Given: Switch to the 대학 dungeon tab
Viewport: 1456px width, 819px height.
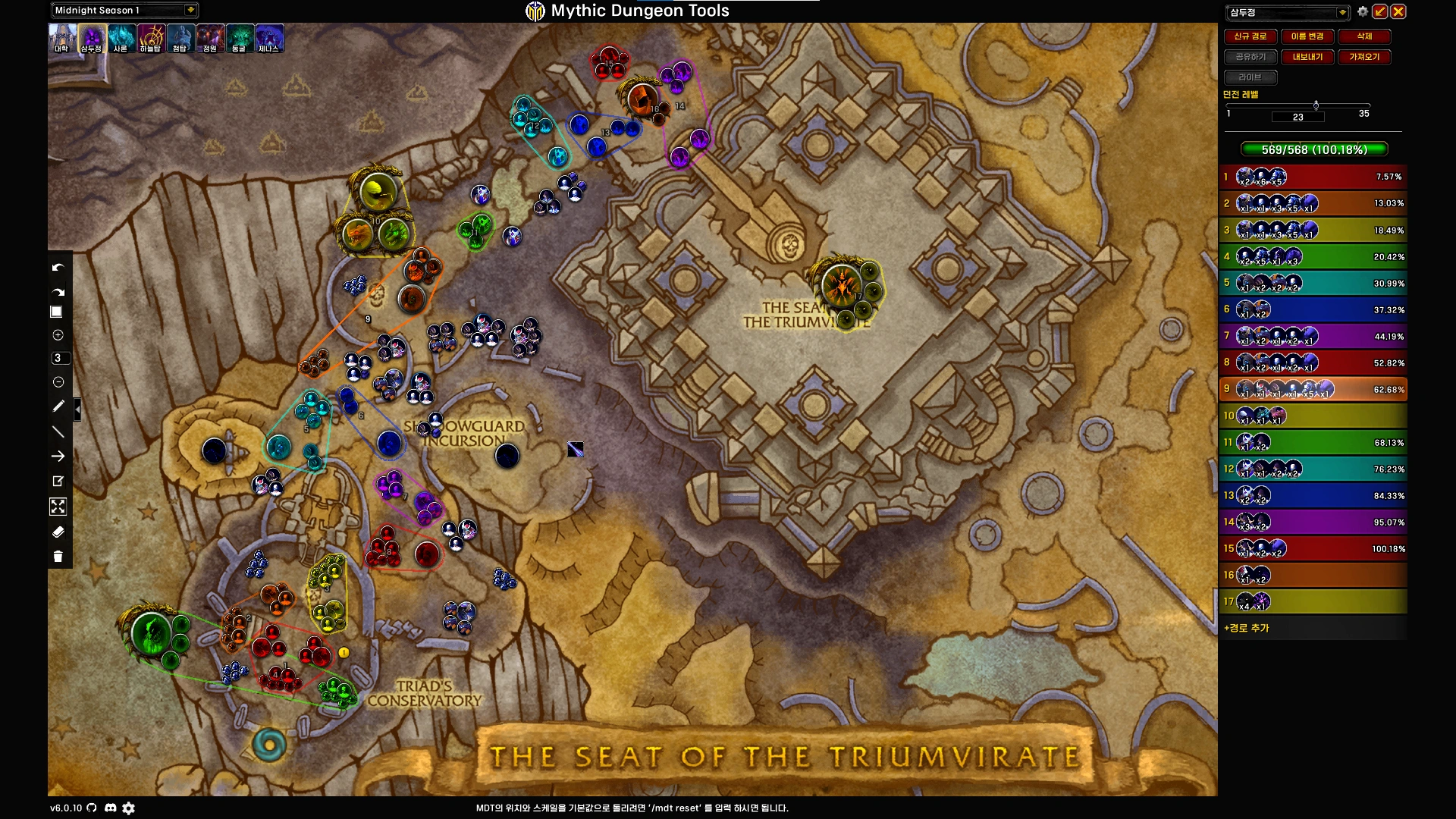Looking at the screenshot, I should click(x=62, y=38).
